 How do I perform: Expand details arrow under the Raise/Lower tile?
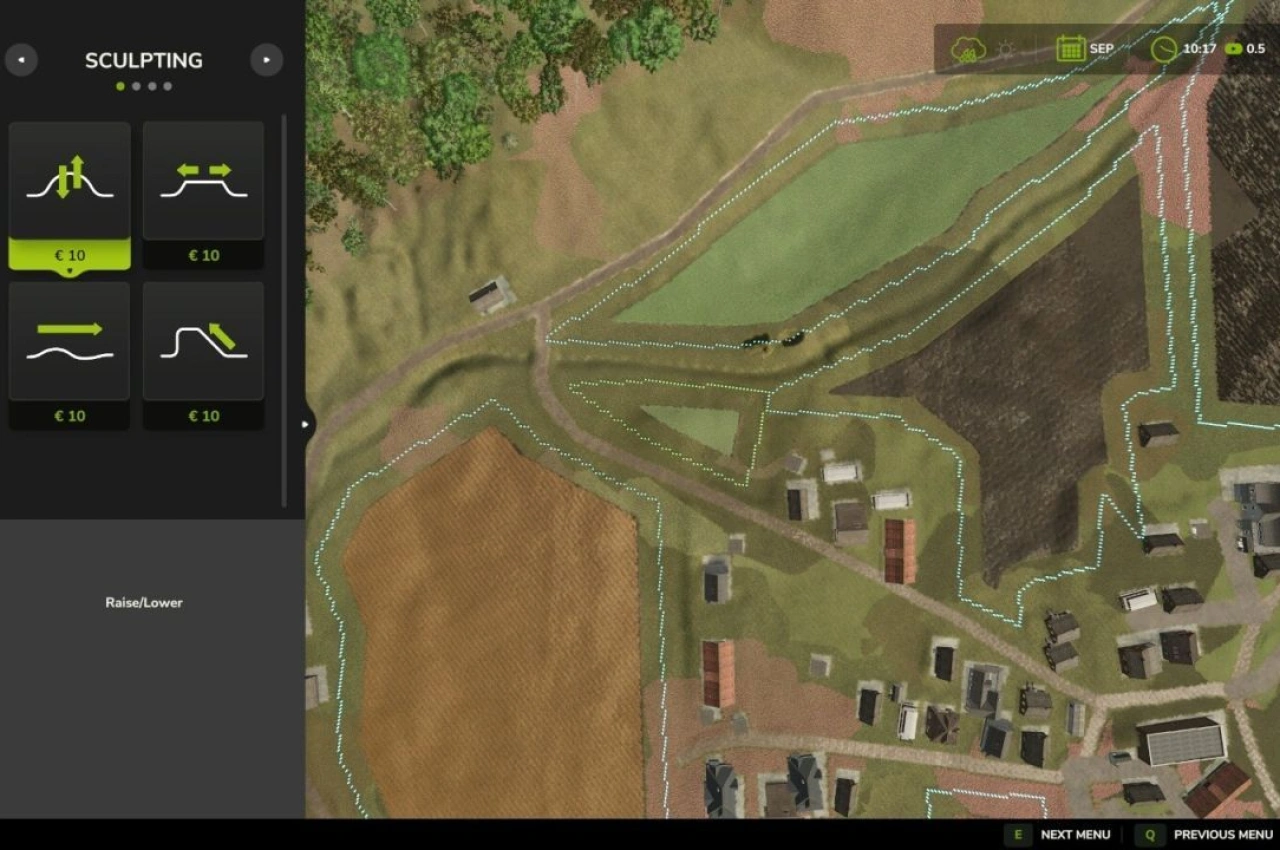tap(69, 268)
